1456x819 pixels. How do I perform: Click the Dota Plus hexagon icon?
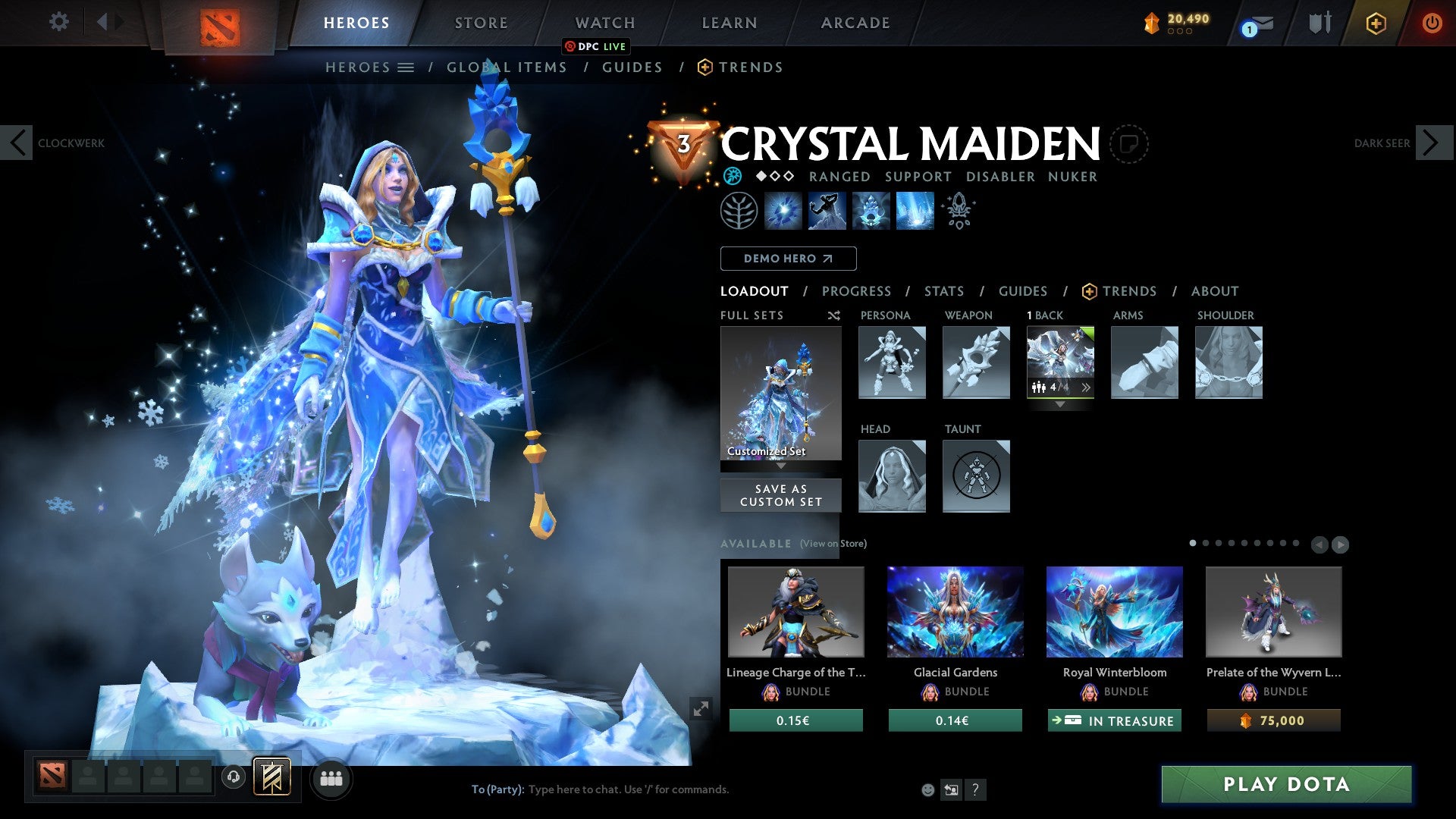pyautogui.click(x=1376, y=23)
